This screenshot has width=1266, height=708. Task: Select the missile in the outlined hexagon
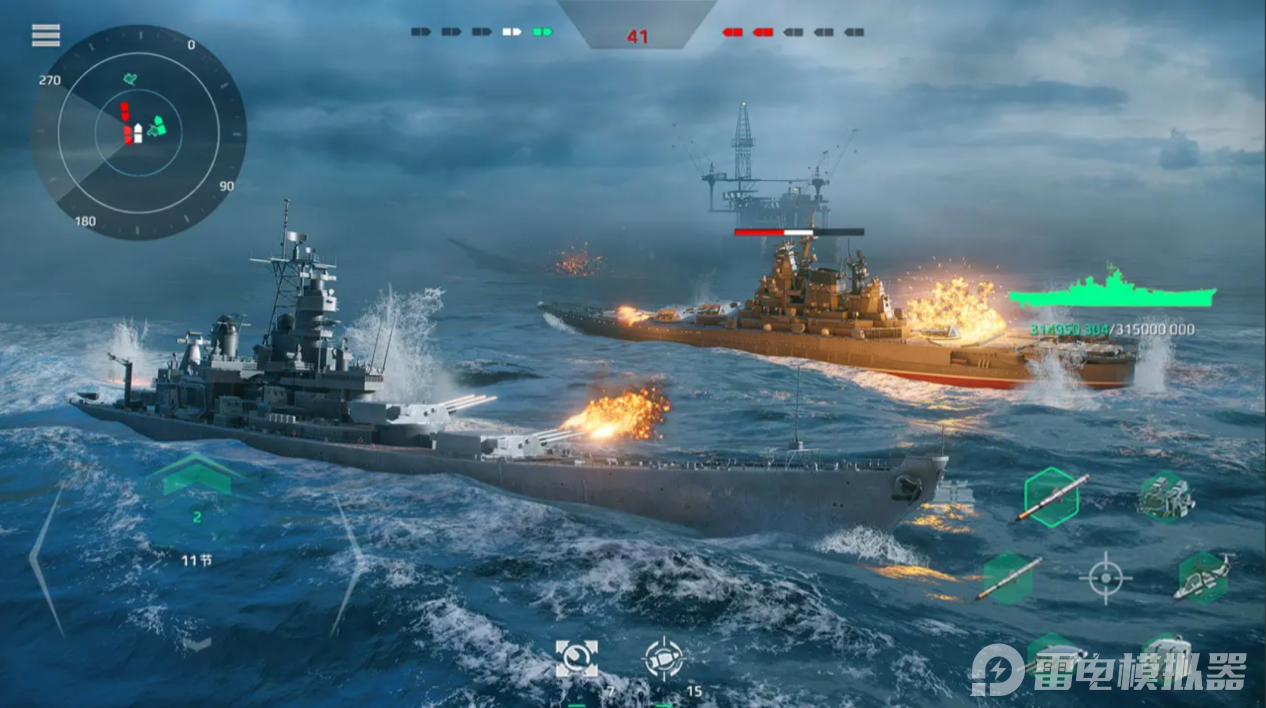pos(1051,497)
